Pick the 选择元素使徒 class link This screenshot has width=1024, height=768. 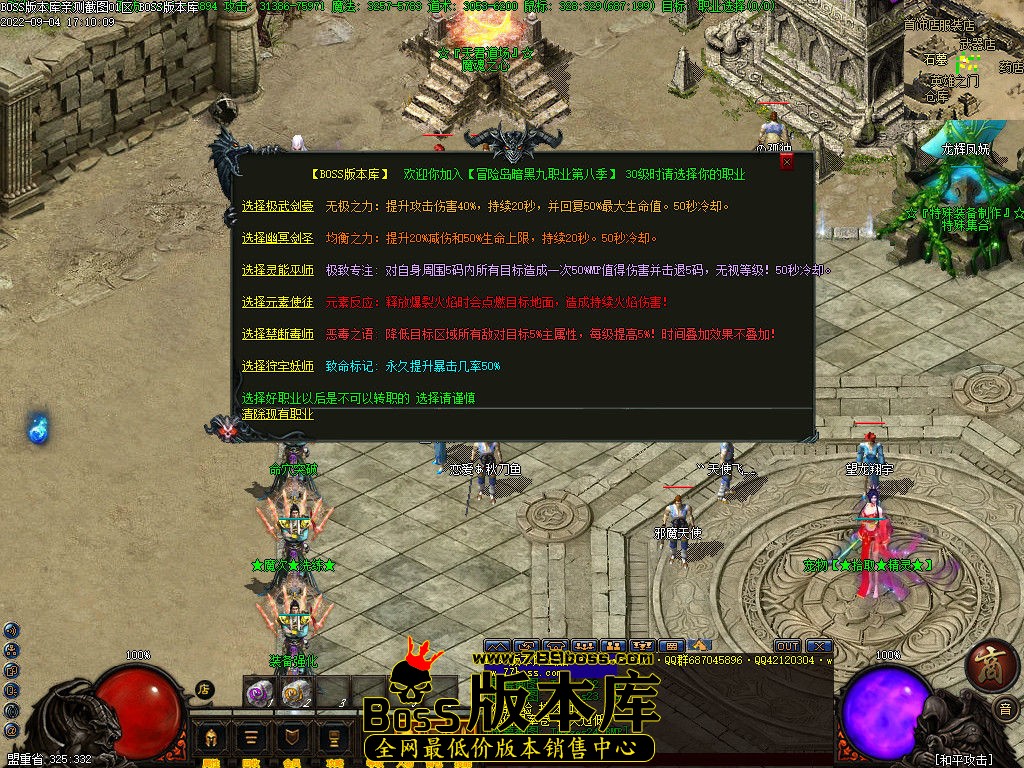point(277,302)
